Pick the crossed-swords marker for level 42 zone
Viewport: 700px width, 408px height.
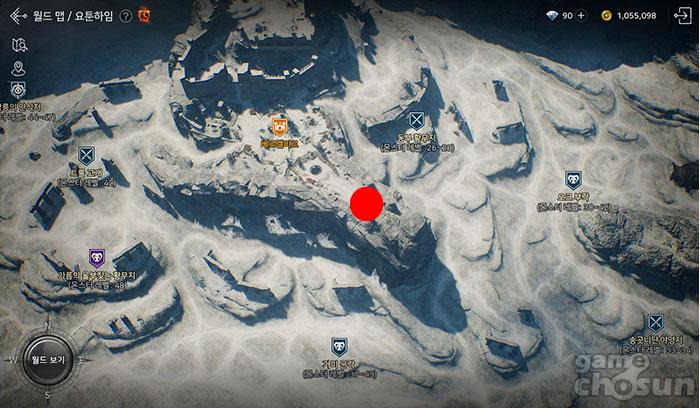point(86,155)
